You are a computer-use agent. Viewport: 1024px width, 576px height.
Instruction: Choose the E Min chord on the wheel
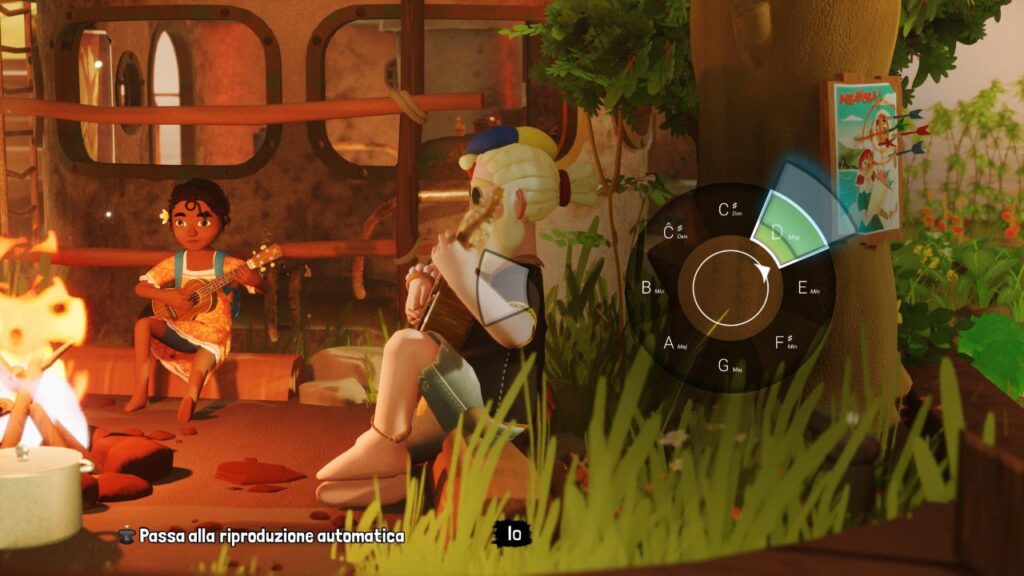806,288
